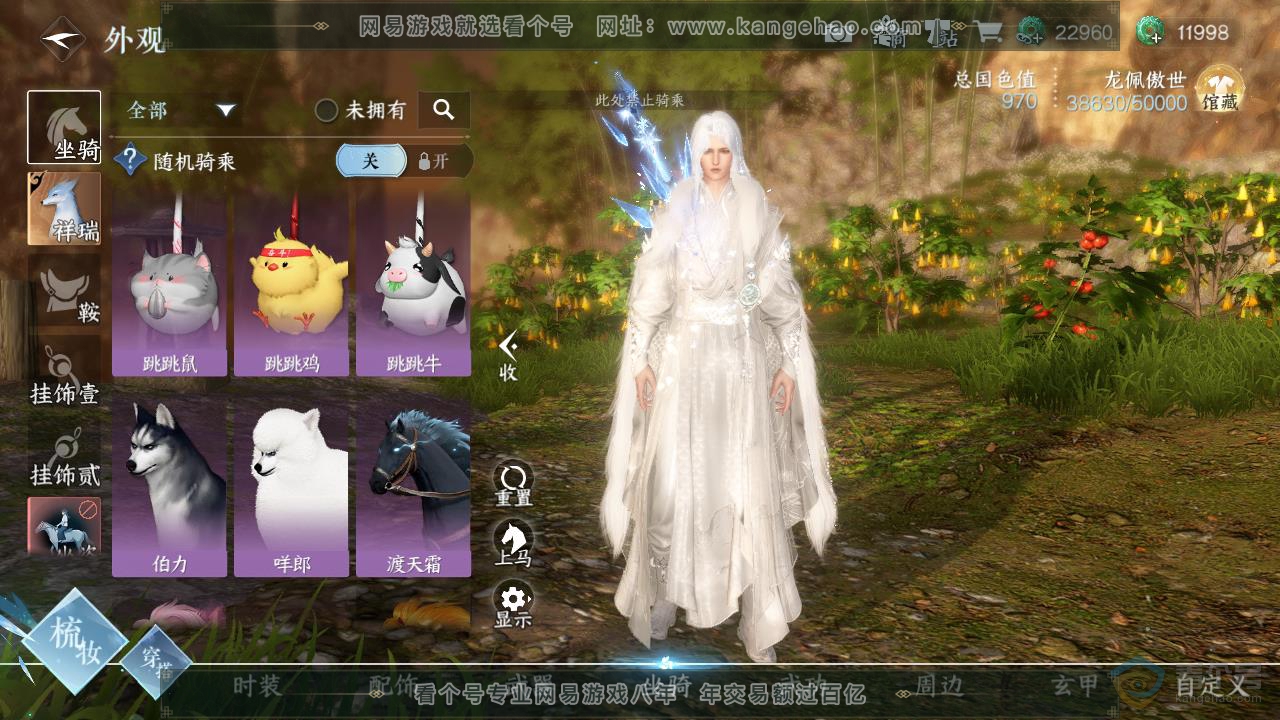Screen dimensions: 1280x720
Task: Open the 全部 filter dropdown
Action: click(180, 110)
